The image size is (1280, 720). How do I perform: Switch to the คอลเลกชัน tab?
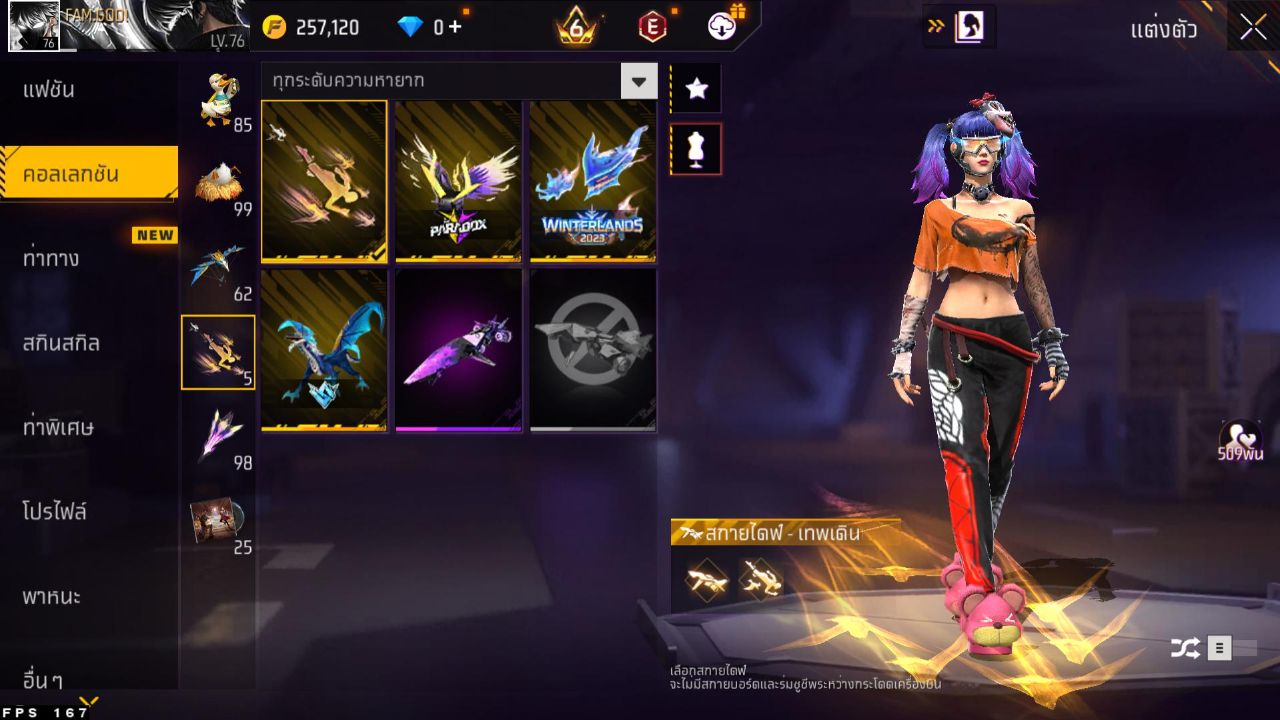[88, 172]
